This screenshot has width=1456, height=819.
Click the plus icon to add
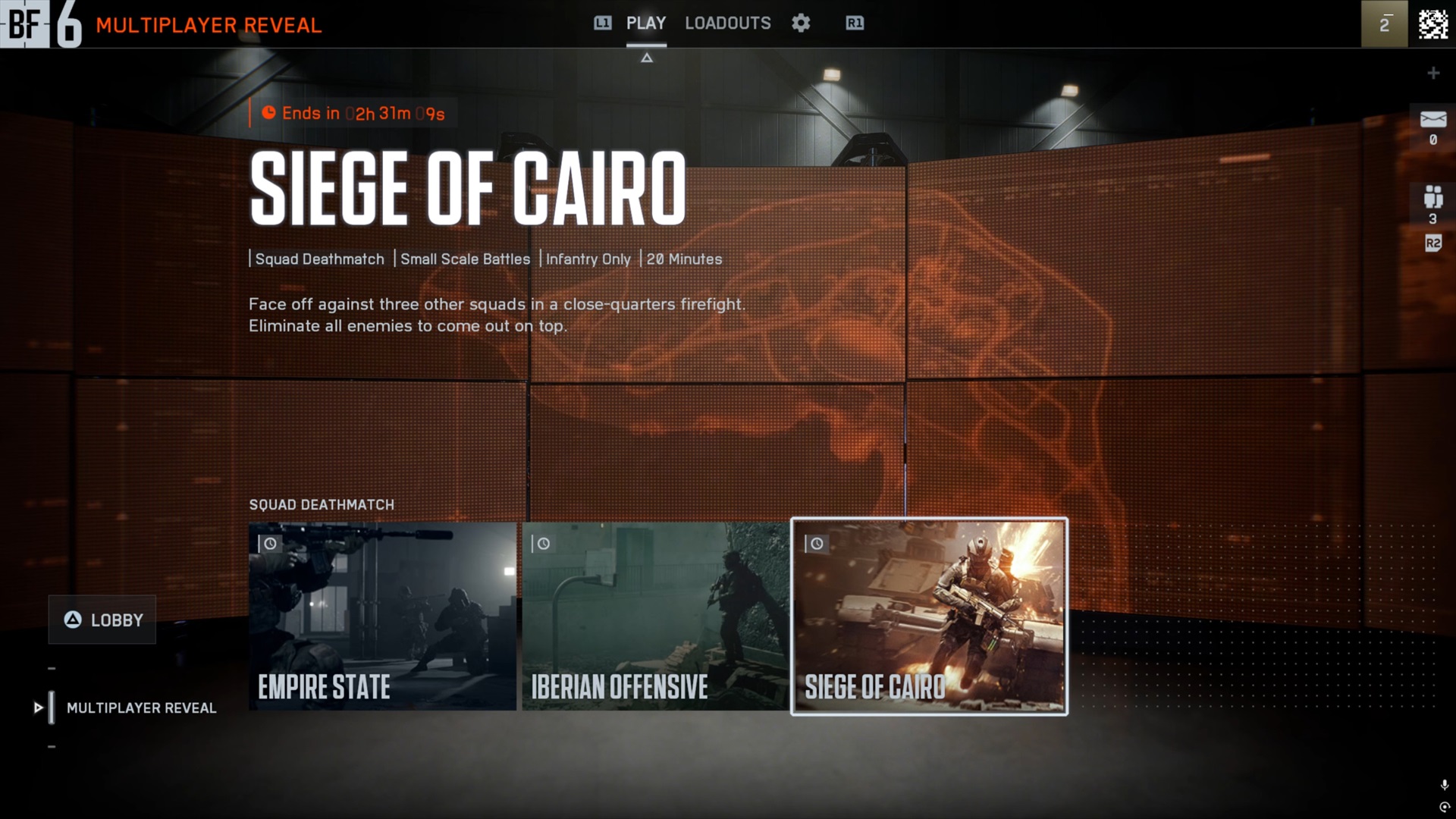[x=1432, y=73]
